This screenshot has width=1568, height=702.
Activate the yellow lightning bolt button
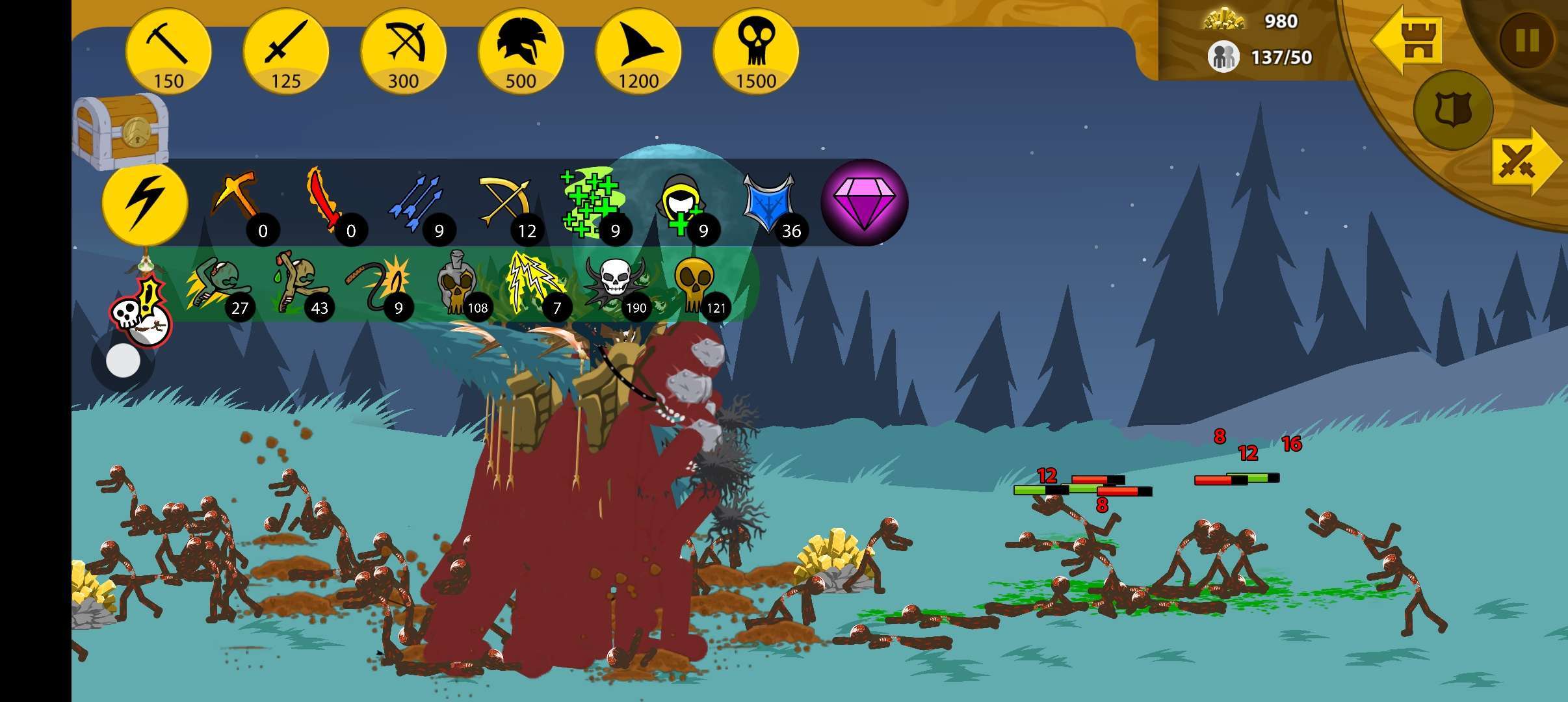(x=145, y=203)
